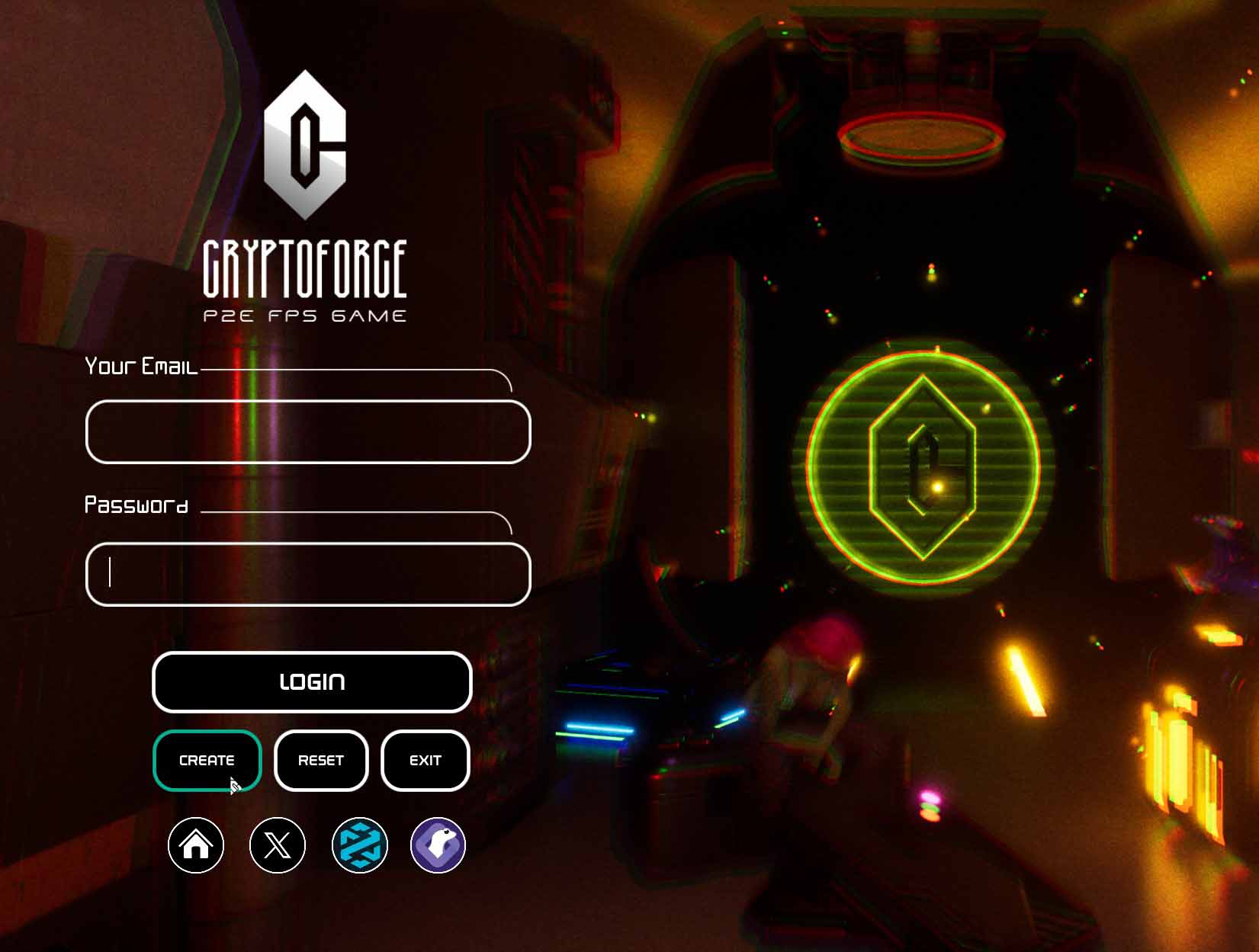Screen dimensions: 1259x952
Task: Focus the Password input field
Action: pyautogui.click(x=308, y=574)
